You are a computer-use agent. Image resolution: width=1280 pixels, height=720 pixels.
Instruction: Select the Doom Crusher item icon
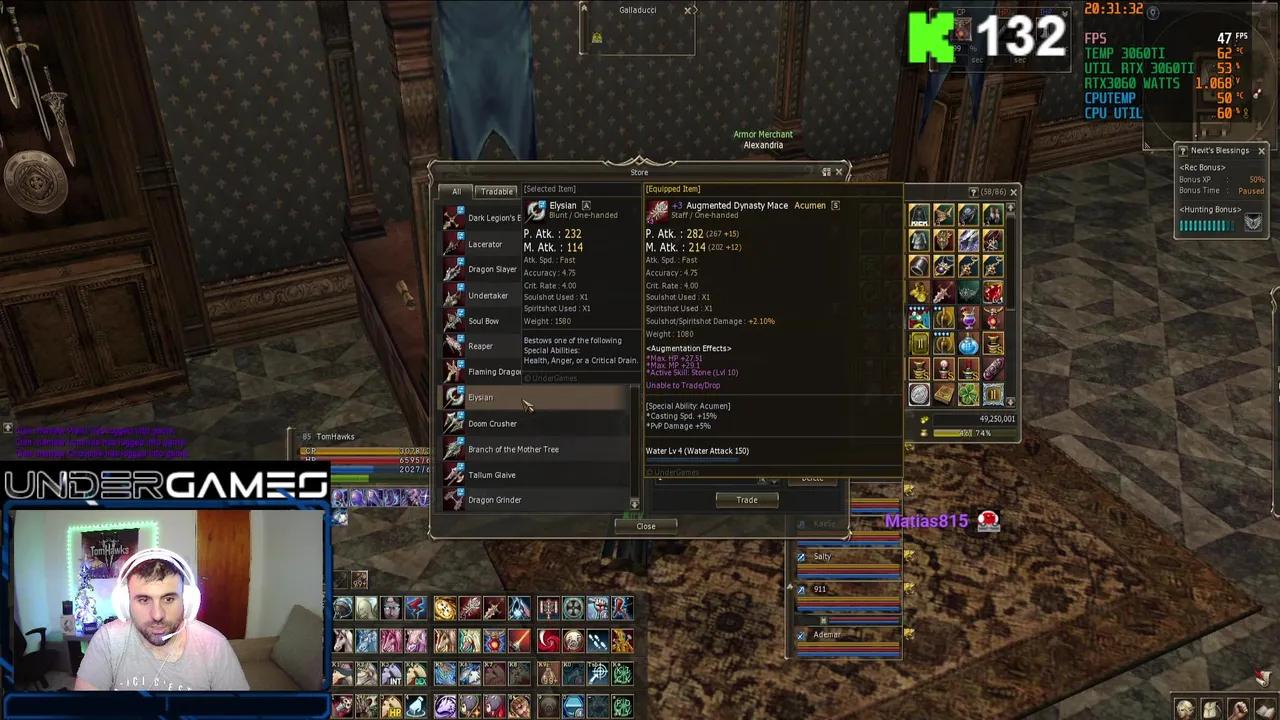(x=454, y=424)
